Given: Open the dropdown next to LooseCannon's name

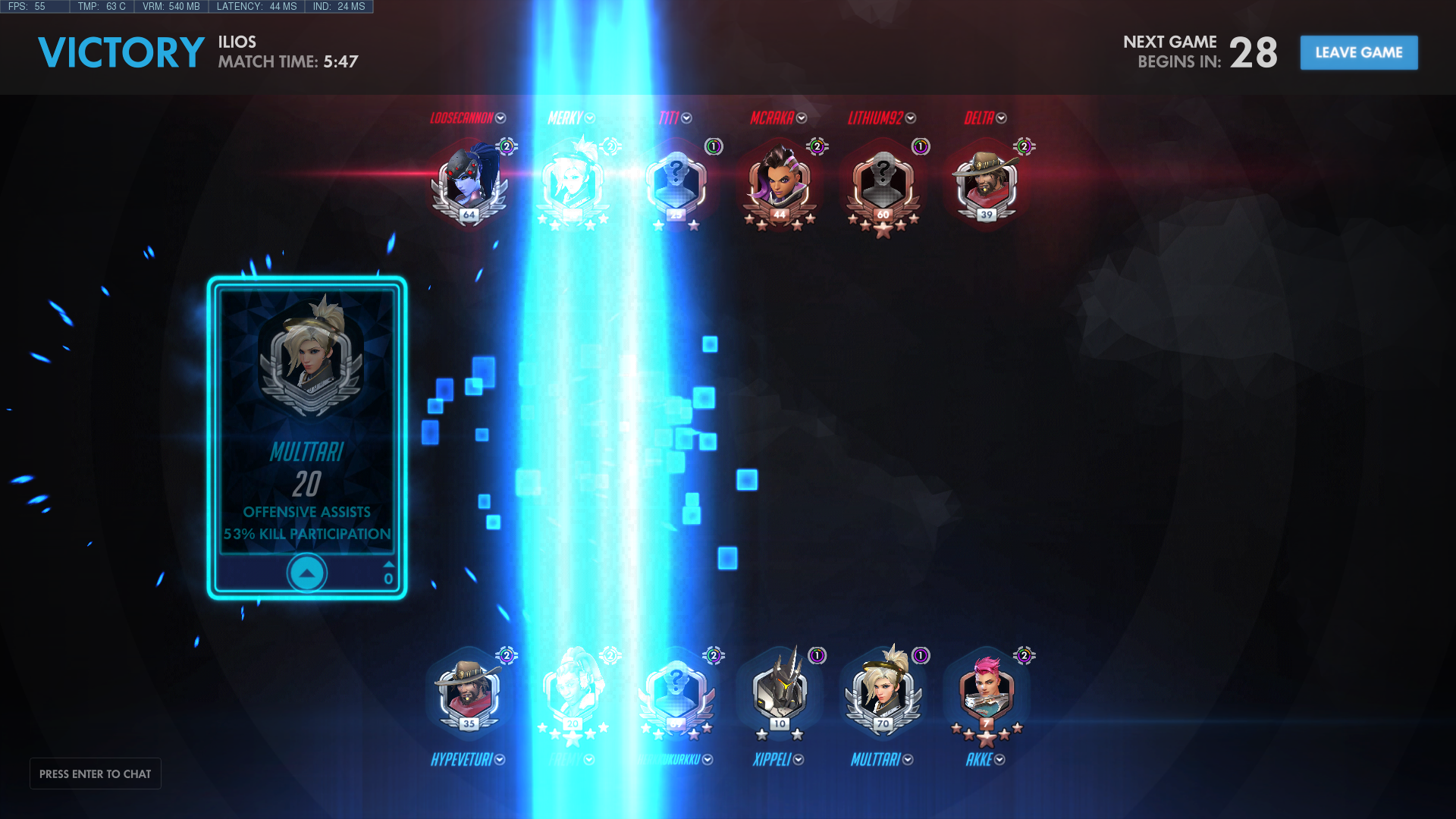Looking at the screenshot, I should pyautogui.click(x=500, y=118).
